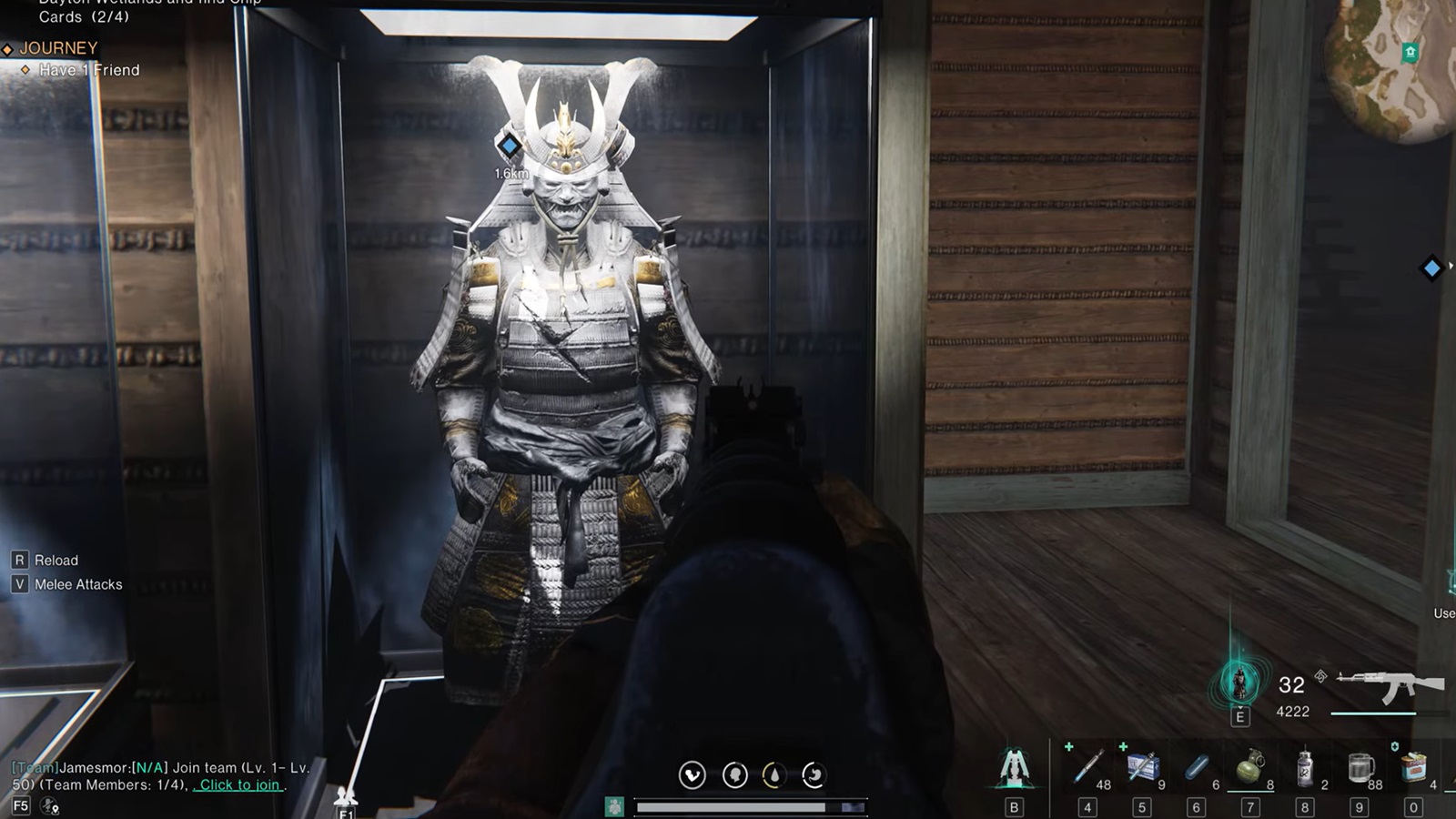
Task: Click the head silhouette sanity icon
Action: (x=733, y=774)
